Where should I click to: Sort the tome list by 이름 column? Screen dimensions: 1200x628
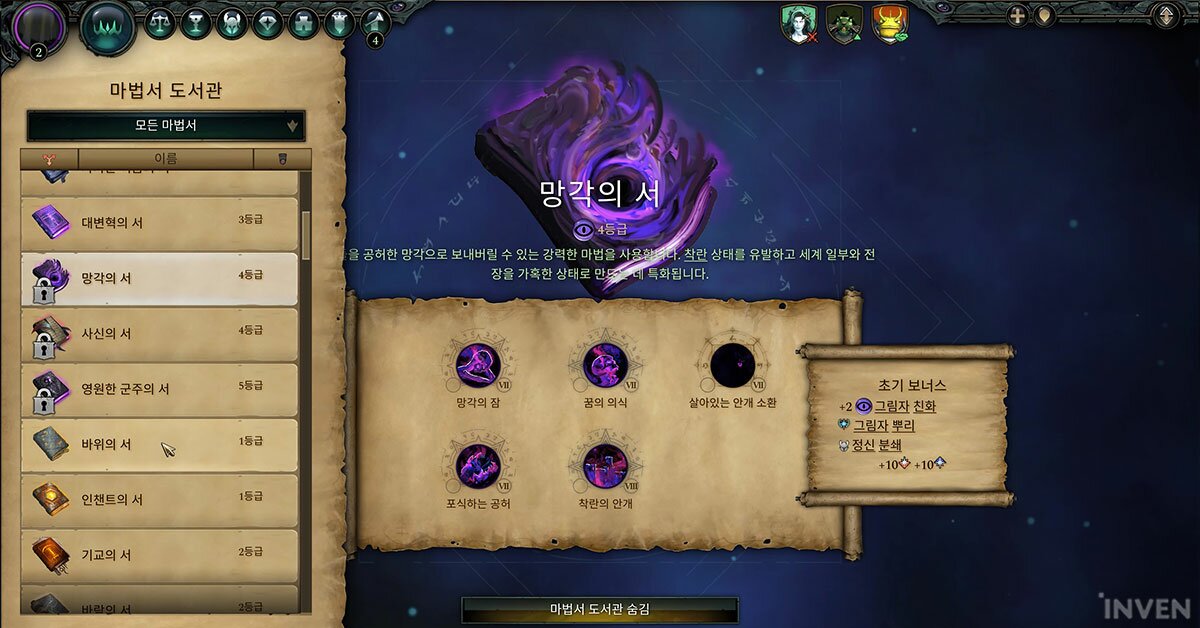pos(165,159)
